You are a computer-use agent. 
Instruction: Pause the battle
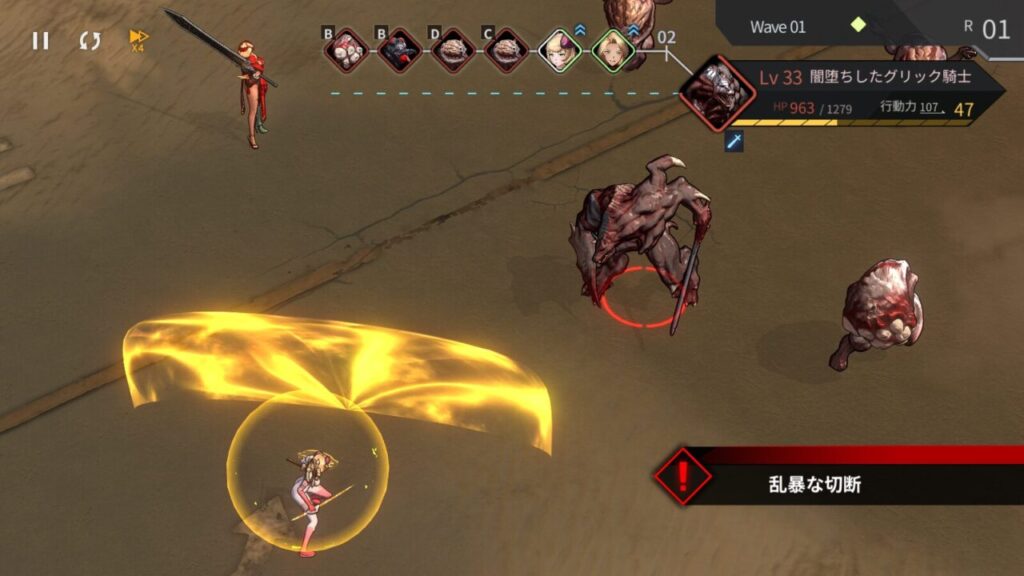40,40
